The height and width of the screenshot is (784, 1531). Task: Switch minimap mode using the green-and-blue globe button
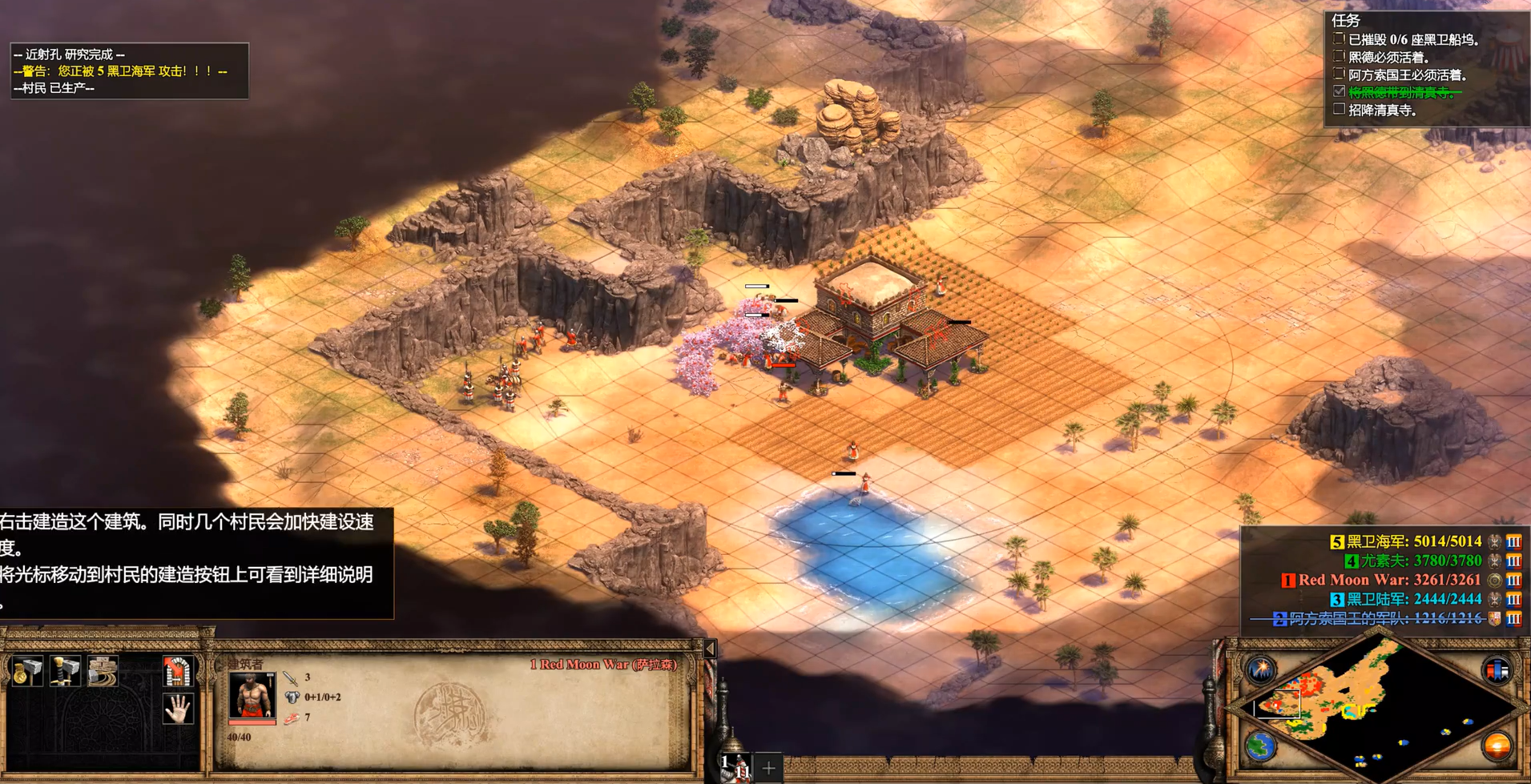click(1260, 746)
